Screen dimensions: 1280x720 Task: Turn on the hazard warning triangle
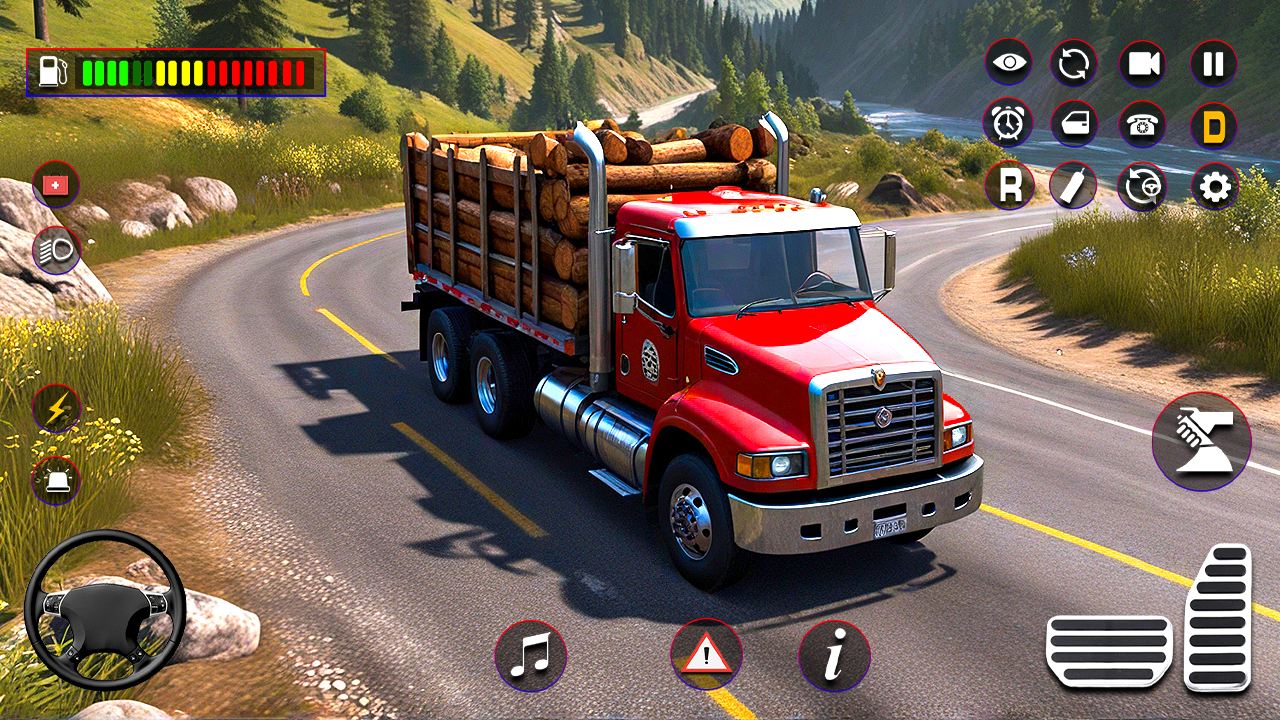(707, 656)
